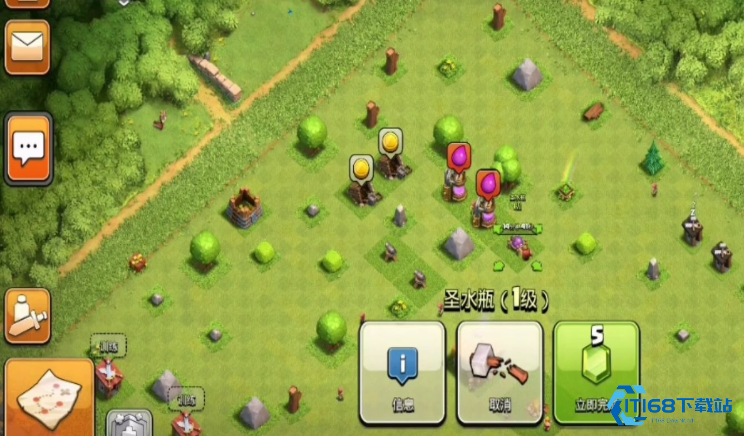
Task: Open the mail inbox envelope button
Action: click(27, 46)
